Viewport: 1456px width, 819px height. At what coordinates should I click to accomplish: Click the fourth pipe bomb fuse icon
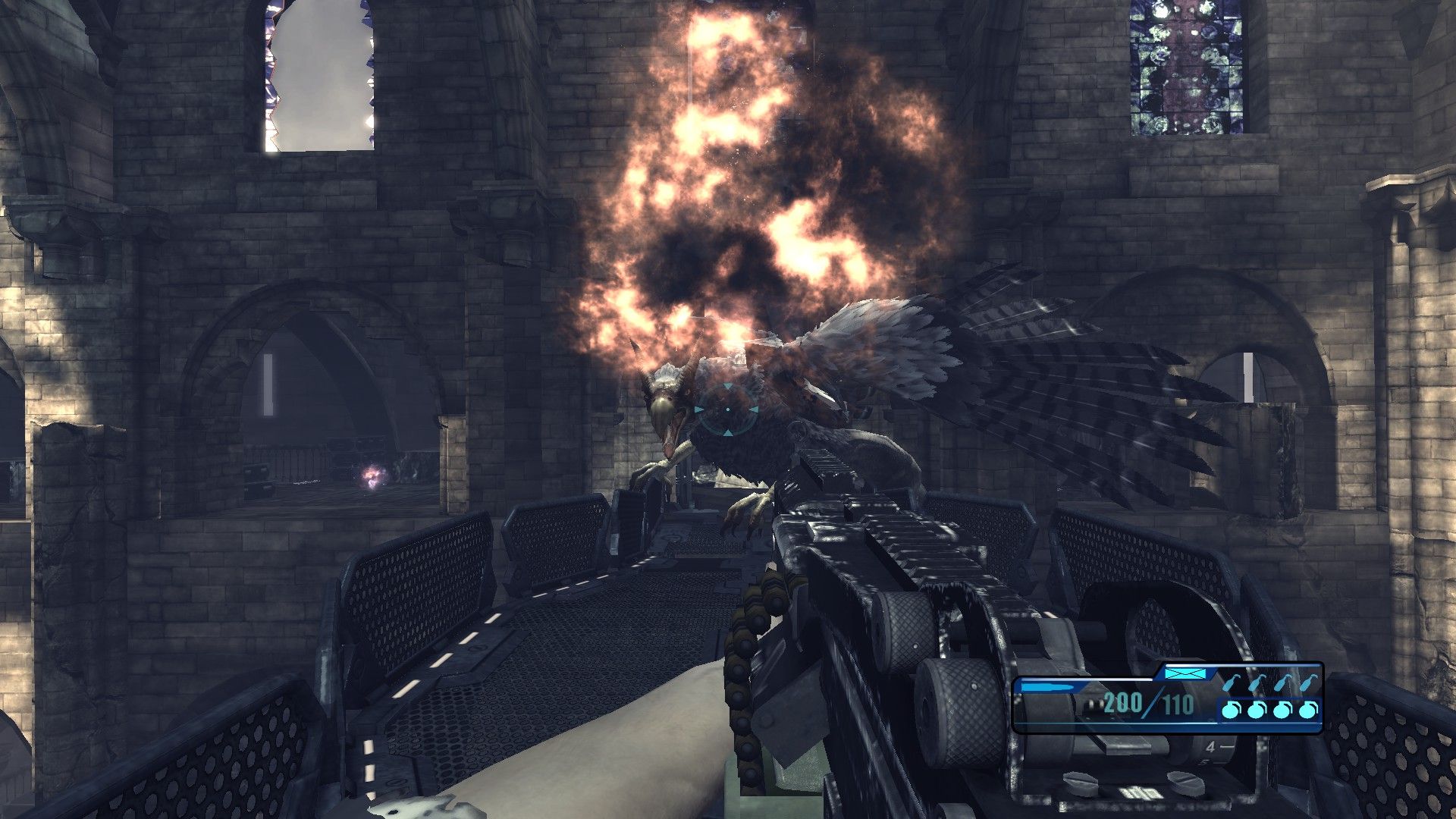pyautogui.click(x=1310, y=685)
